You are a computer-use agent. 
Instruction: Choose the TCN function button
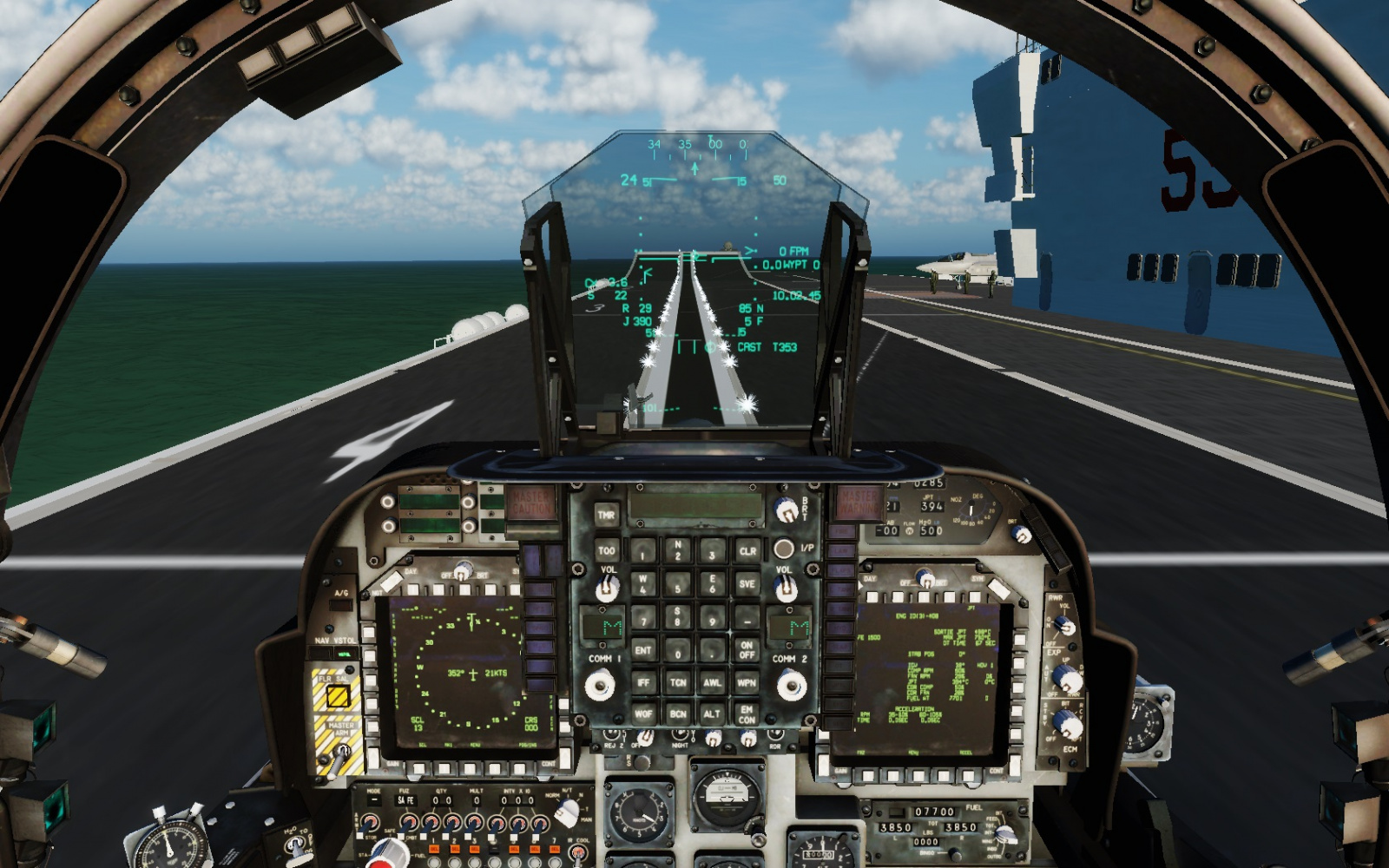(x=678, y=683)
